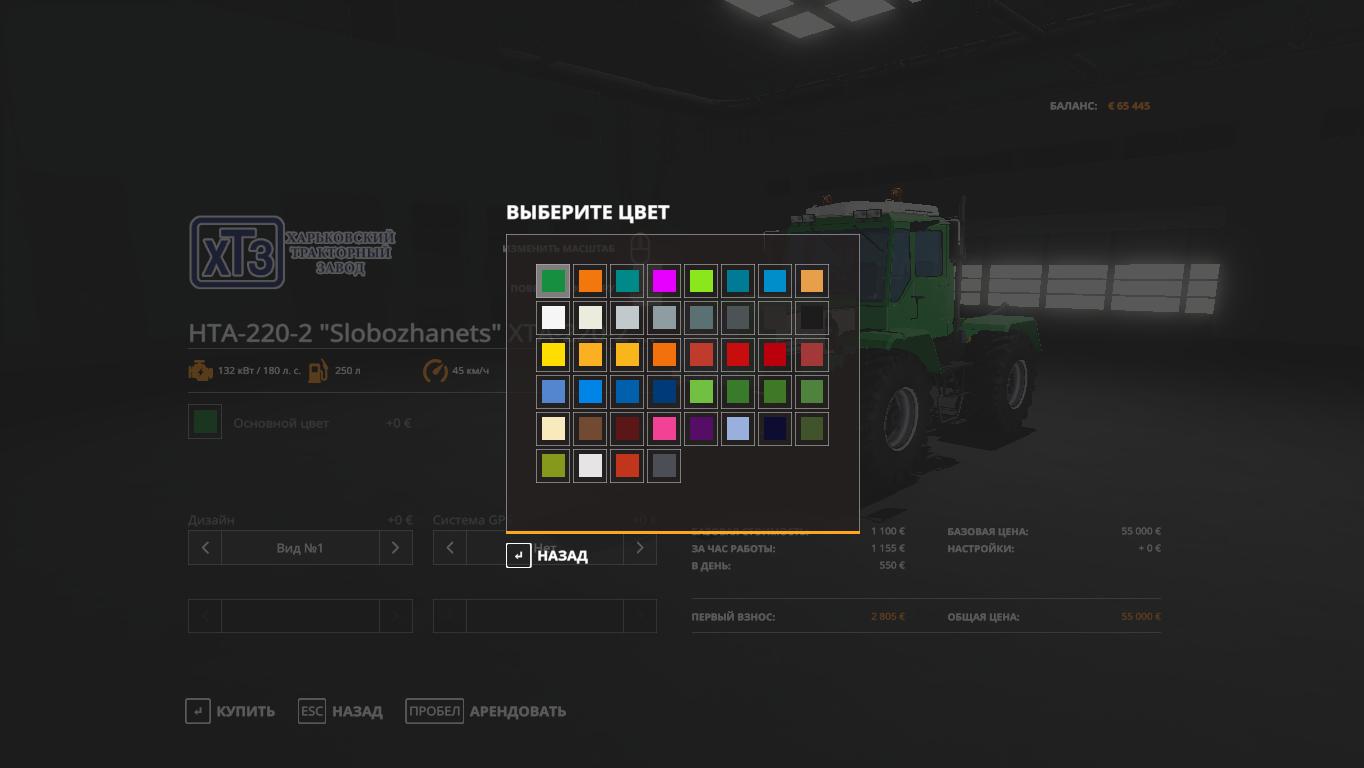
Task: Choose the magenta color swatch
Action: pyautogui.click(x=664, y=281)
